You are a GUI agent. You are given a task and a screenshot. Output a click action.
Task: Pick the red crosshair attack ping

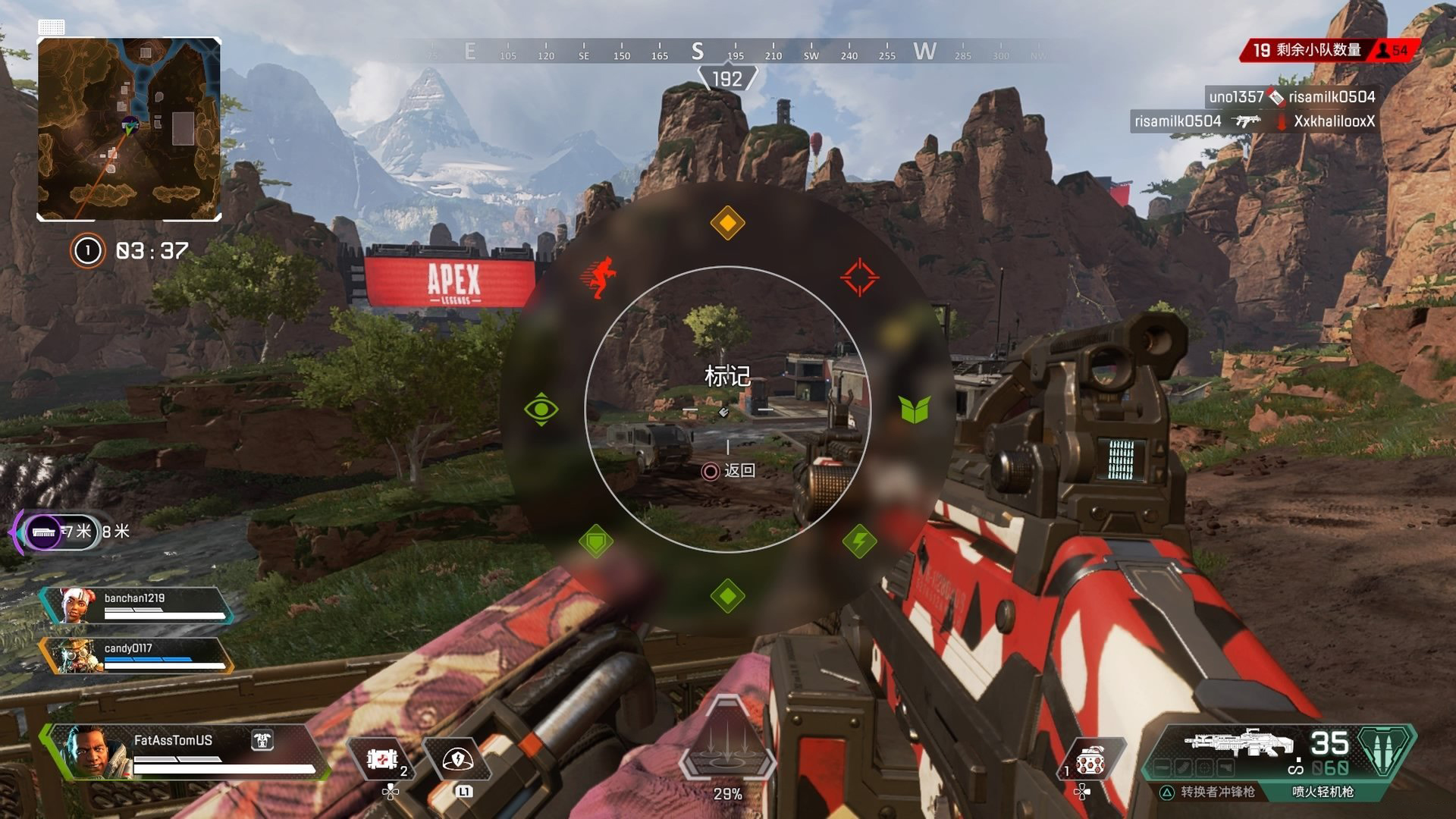point(859,277)
